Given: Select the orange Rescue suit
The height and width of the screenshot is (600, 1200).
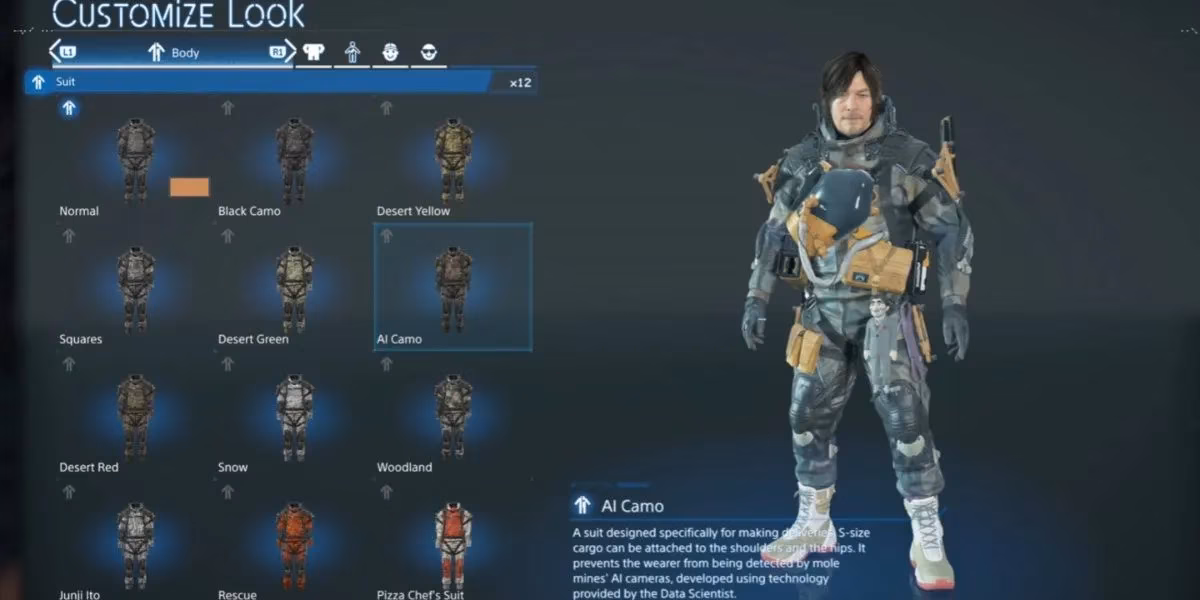Looking at the screenshot, I should (x=294, y=544).
